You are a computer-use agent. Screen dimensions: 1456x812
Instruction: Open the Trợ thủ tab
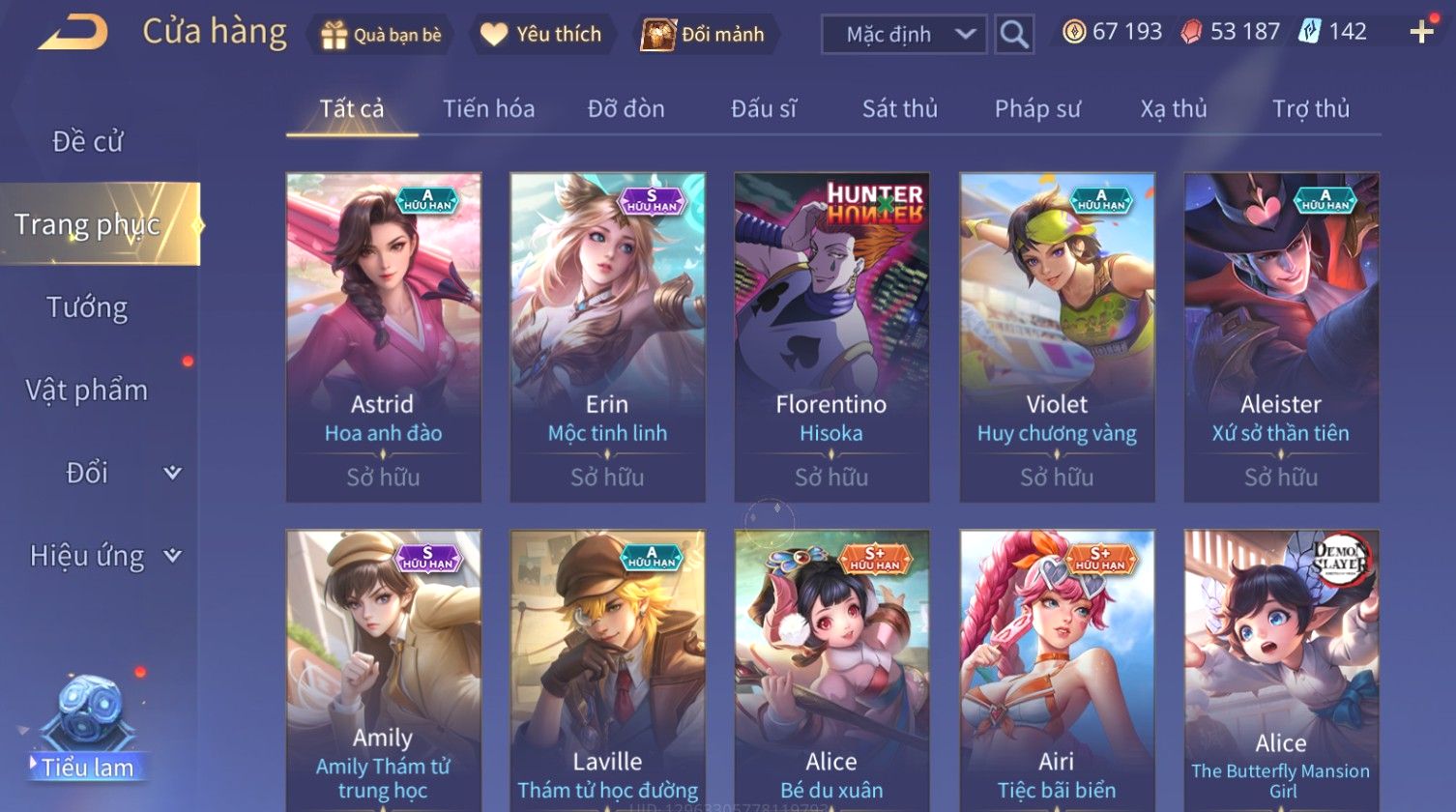[x=1310, y=109]
